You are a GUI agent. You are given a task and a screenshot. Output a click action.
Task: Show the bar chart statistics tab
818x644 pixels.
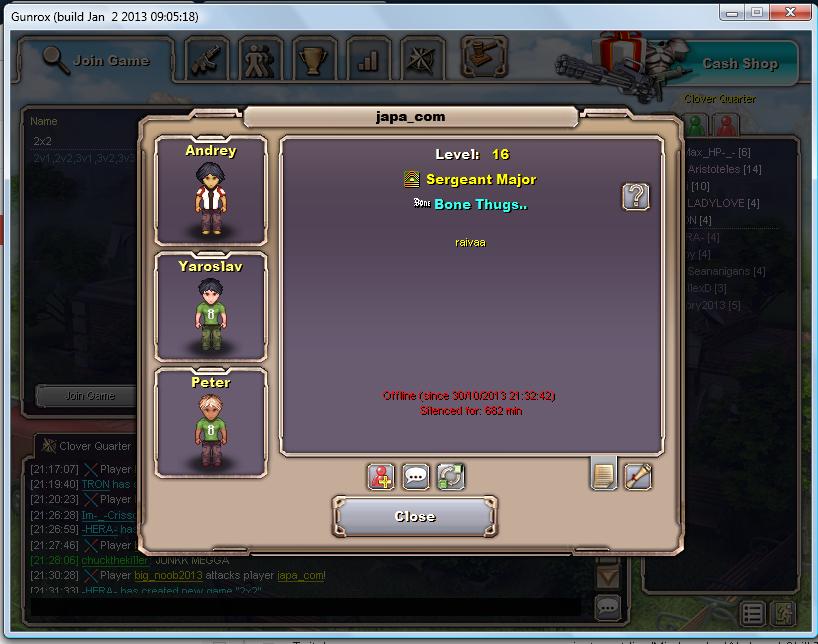(368, 60)
